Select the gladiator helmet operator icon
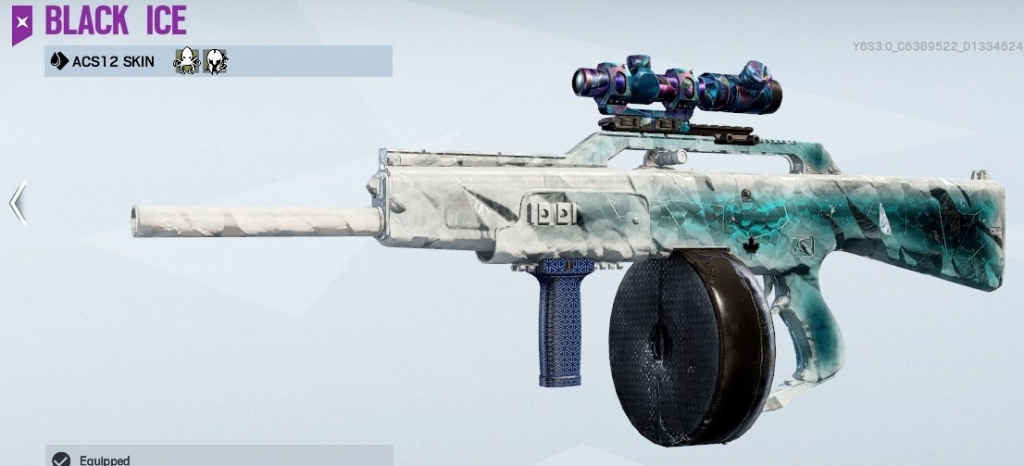 click(x=216, y=61)
